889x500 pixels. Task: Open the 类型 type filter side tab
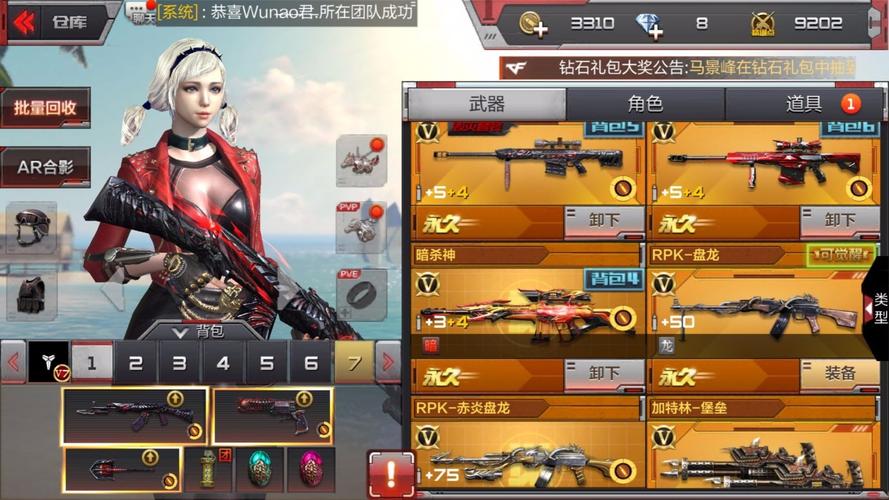pos(878,307)
